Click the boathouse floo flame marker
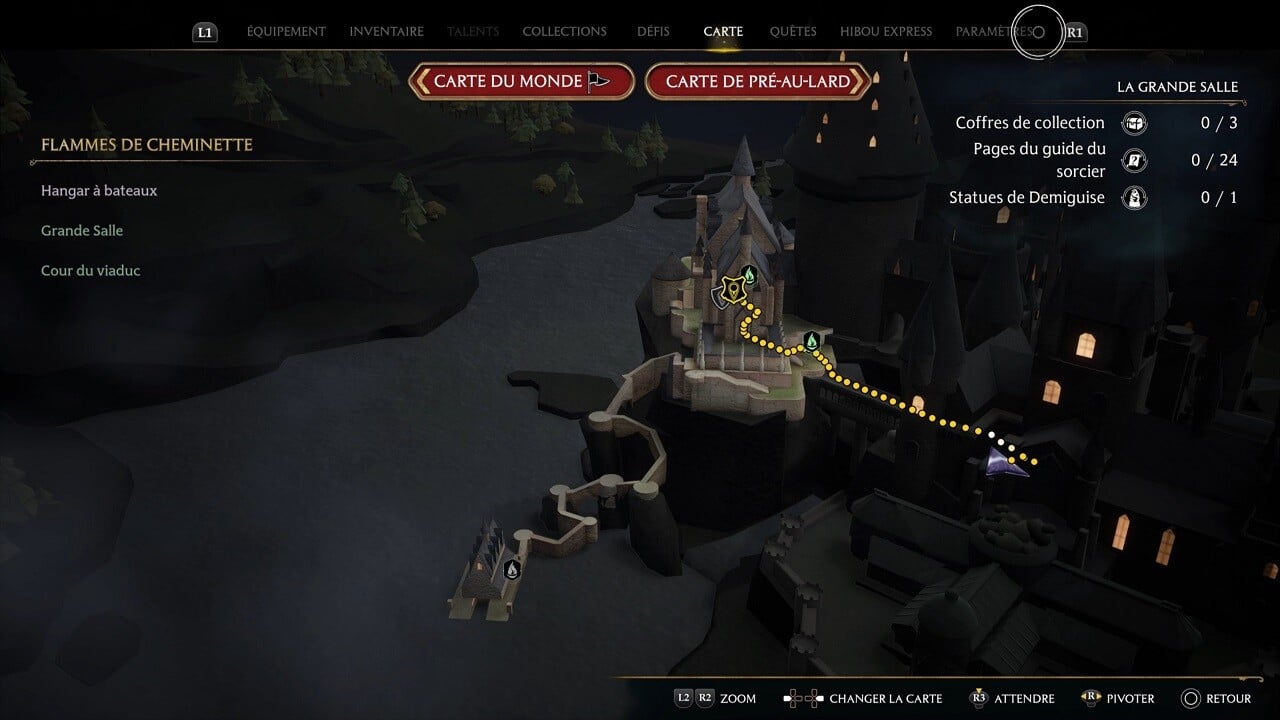Viewport: 1280px width, 720px height. (513, 570)
